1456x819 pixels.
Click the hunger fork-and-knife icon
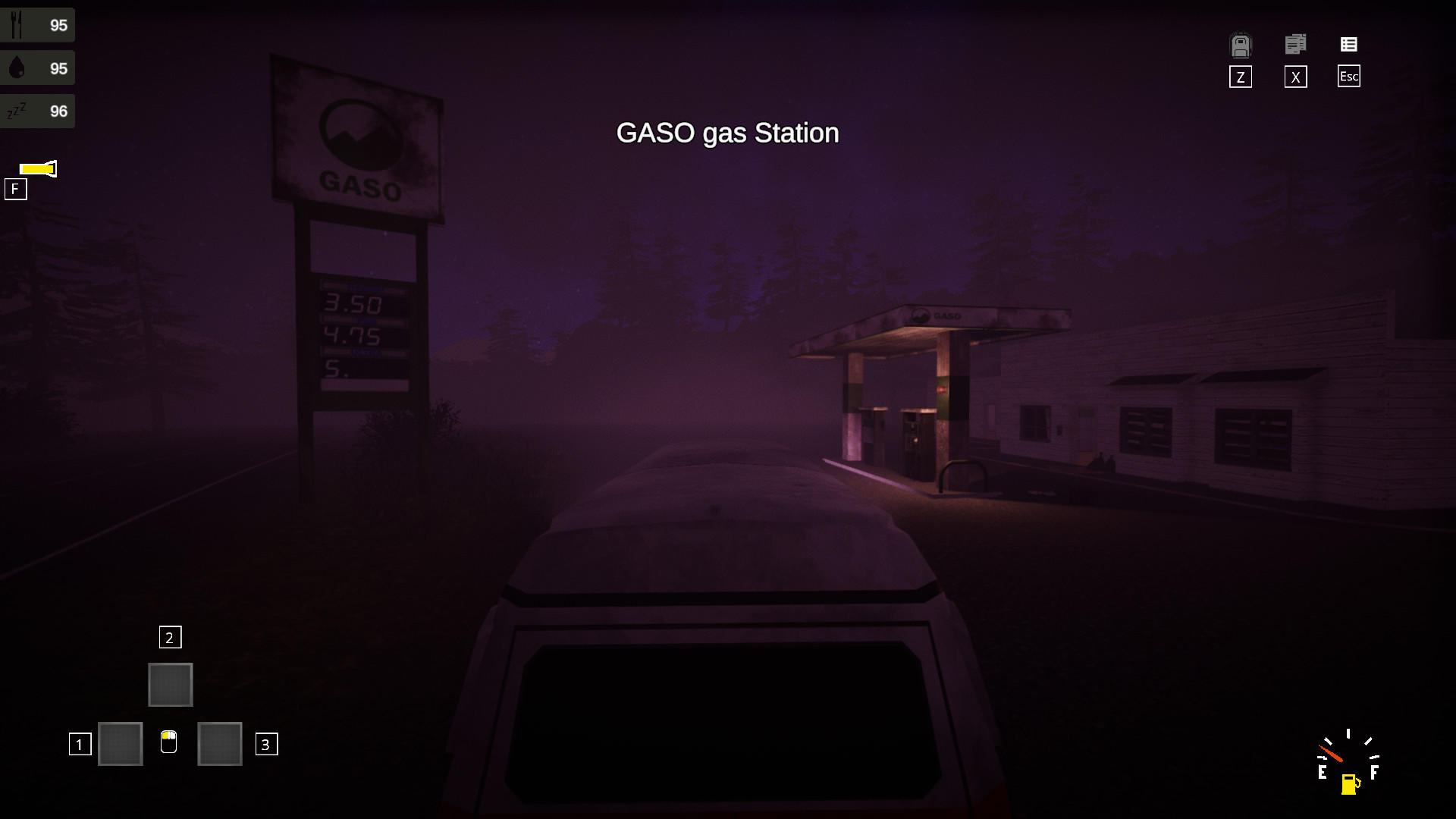coord(17,24)
